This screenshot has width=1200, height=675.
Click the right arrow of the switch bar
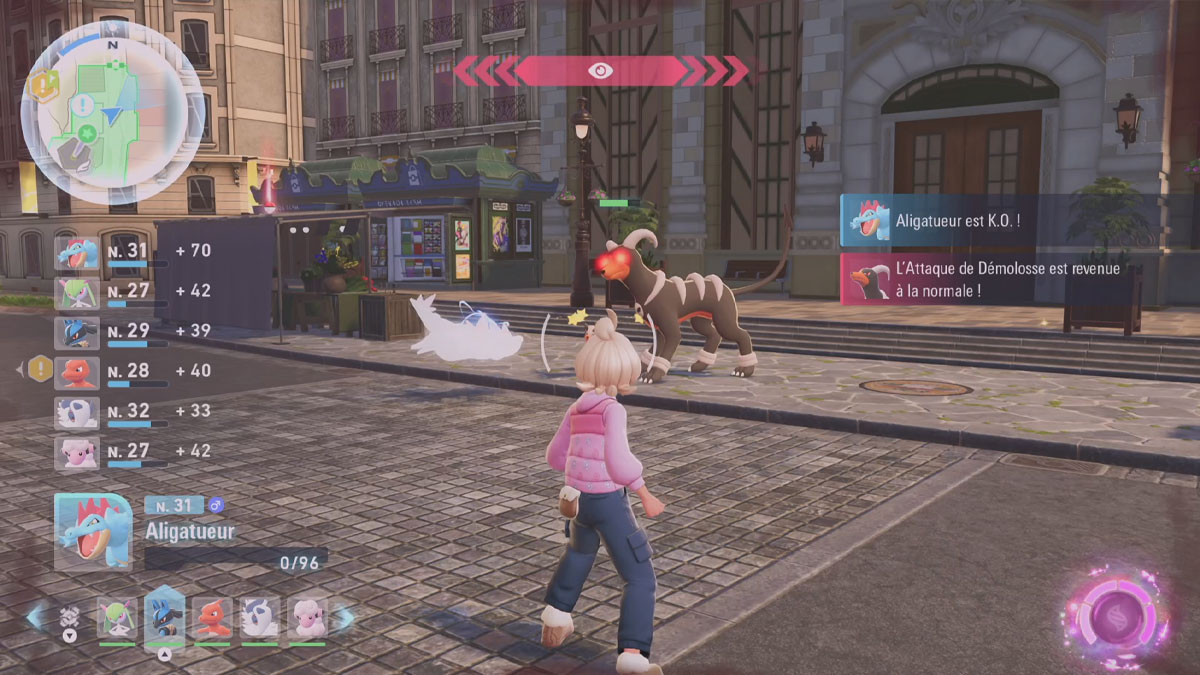pos(343,617)
